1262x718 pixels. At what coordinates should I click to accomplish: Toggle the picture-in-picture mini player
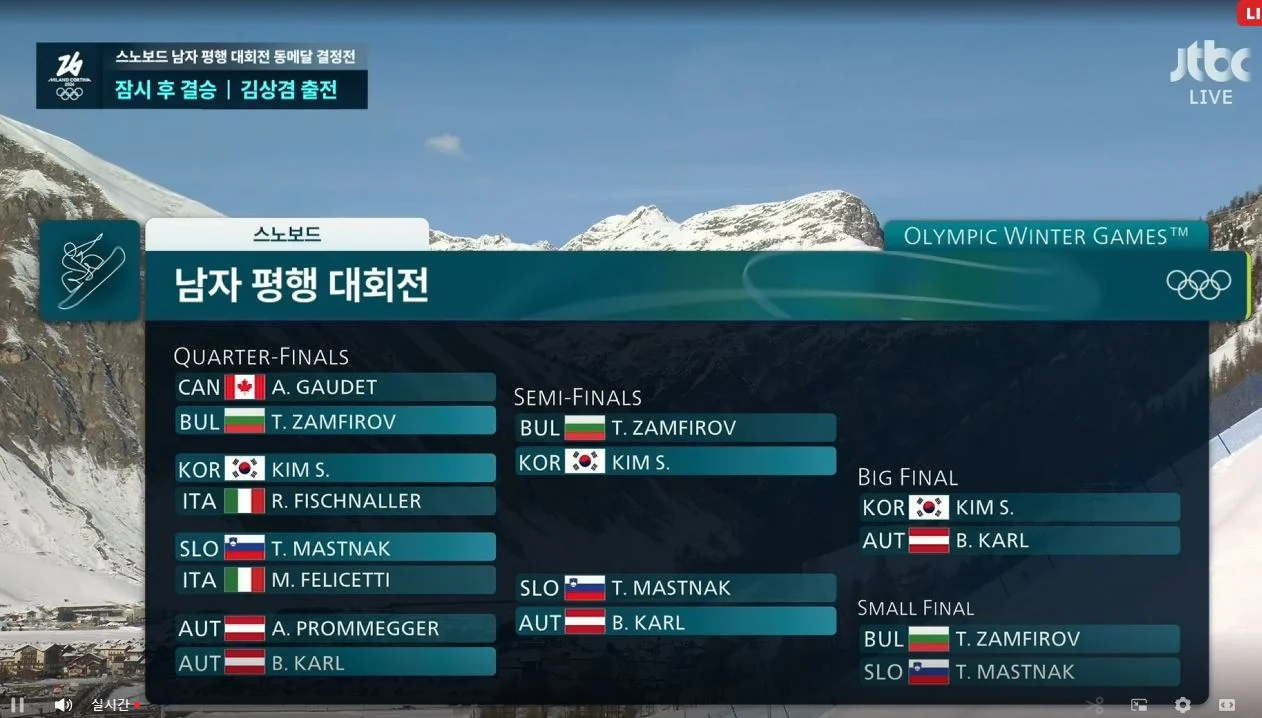tap(1139, 704)
